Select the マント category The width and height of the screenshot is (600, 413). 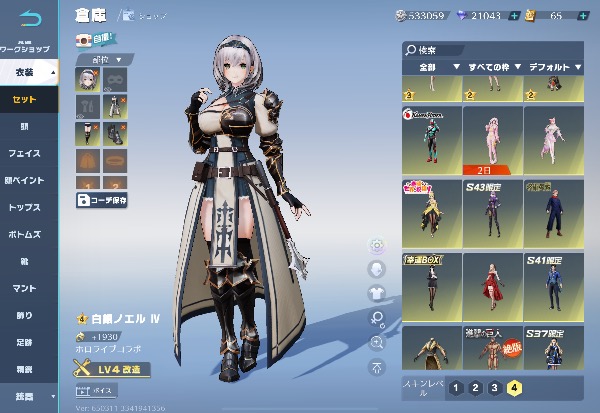(x=28, y=289)
